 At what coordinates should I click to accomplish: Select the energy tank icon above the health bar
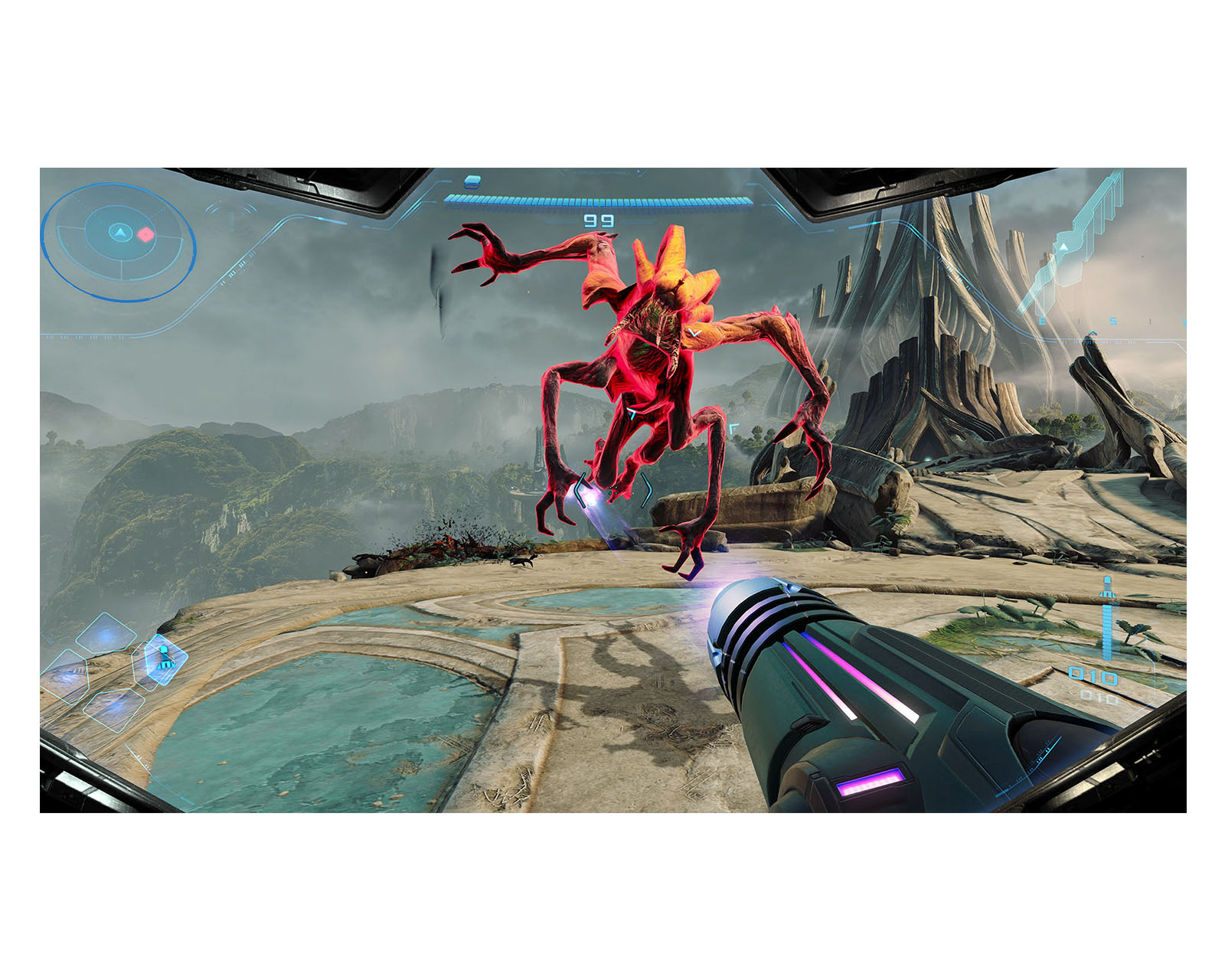tap(472, 182)
